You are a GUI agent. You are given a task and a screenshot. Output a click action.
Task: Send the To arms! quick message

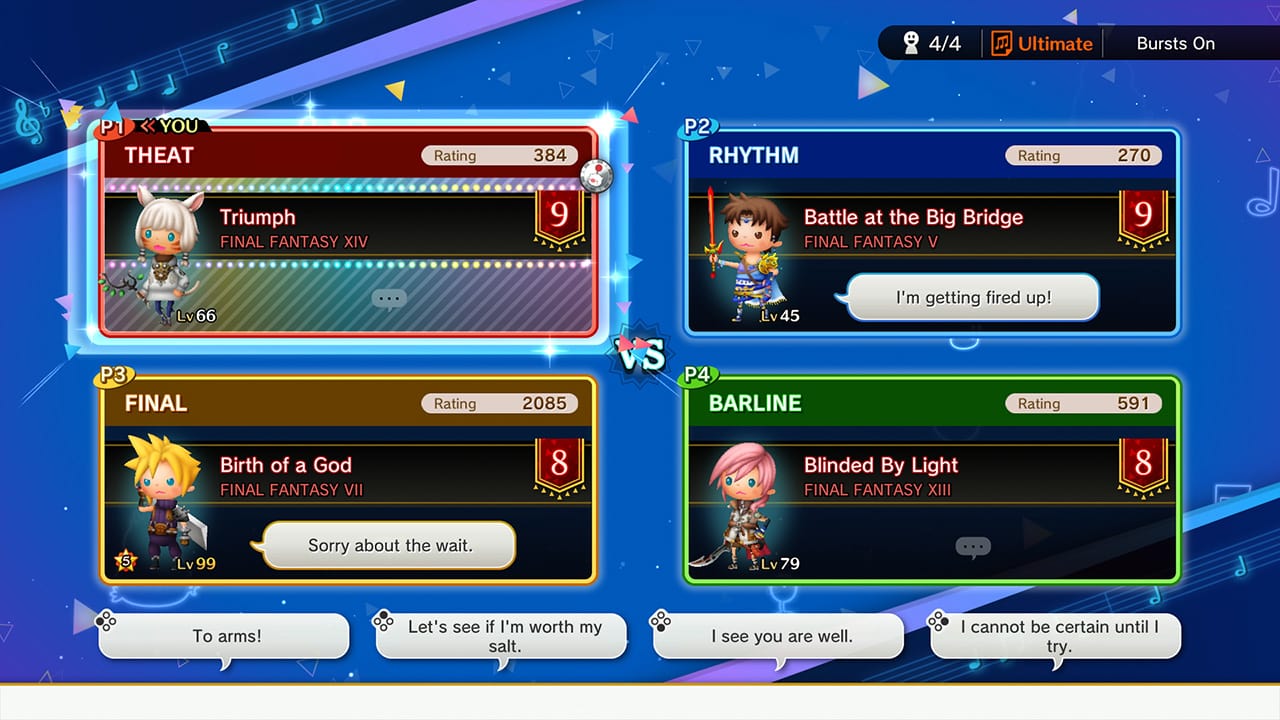tap(224, 635)
